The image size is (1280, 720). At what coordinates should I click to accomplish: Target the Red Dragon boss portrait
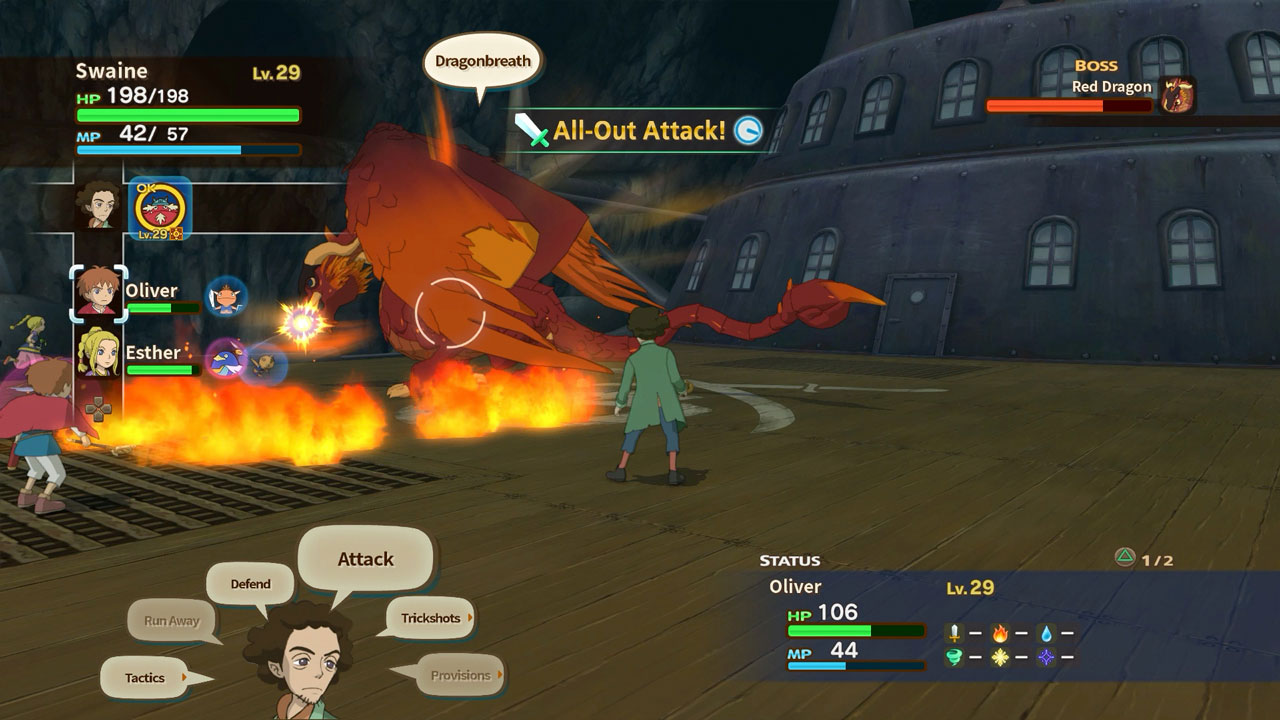(x=1177, y=95)
